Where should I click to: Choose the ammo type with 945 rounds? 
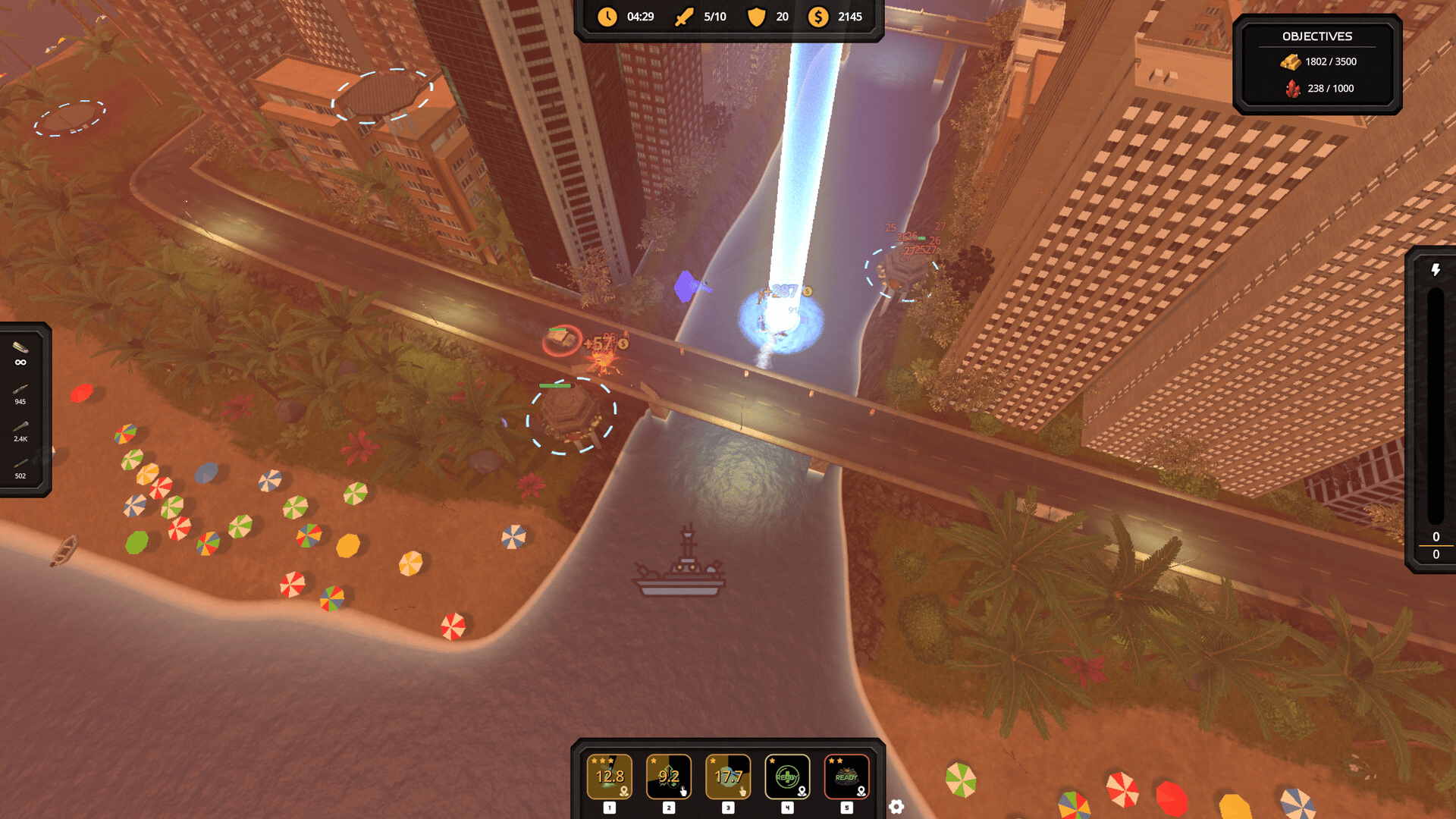pyautogui.click(x=20, y=394)
